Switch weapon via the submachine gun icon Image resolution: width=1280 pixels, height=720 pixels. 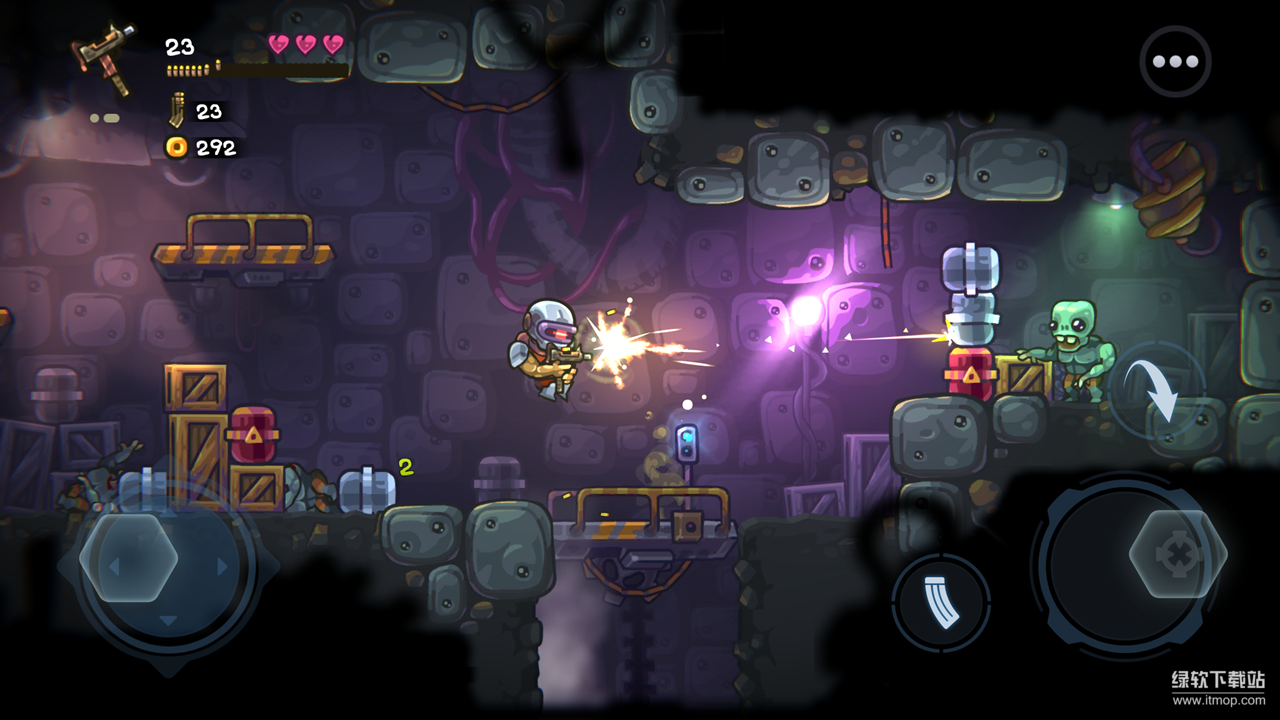point(105,56)
